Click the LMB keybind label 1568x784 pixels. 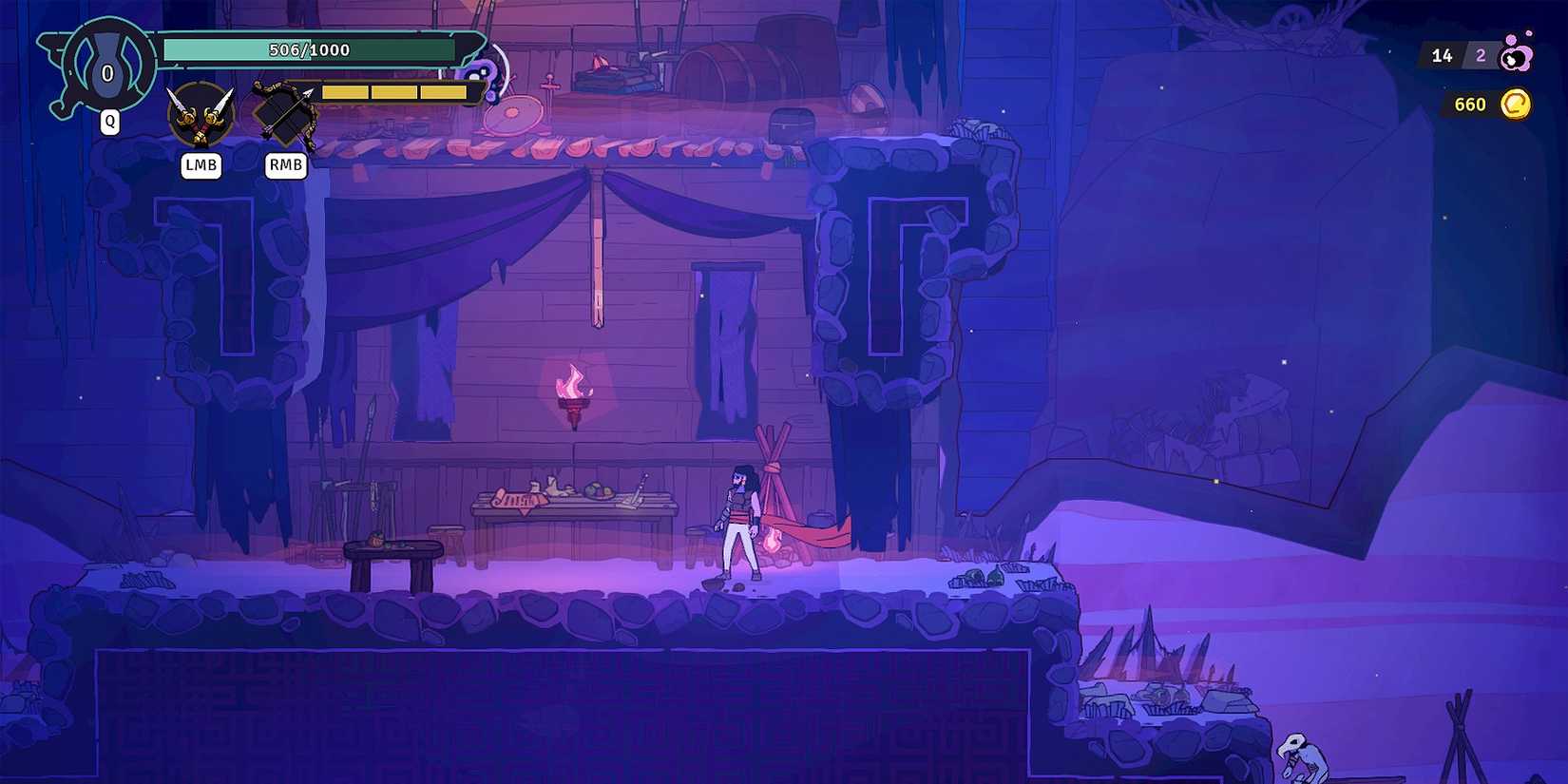pyautogui.click(x=201, y=165)
